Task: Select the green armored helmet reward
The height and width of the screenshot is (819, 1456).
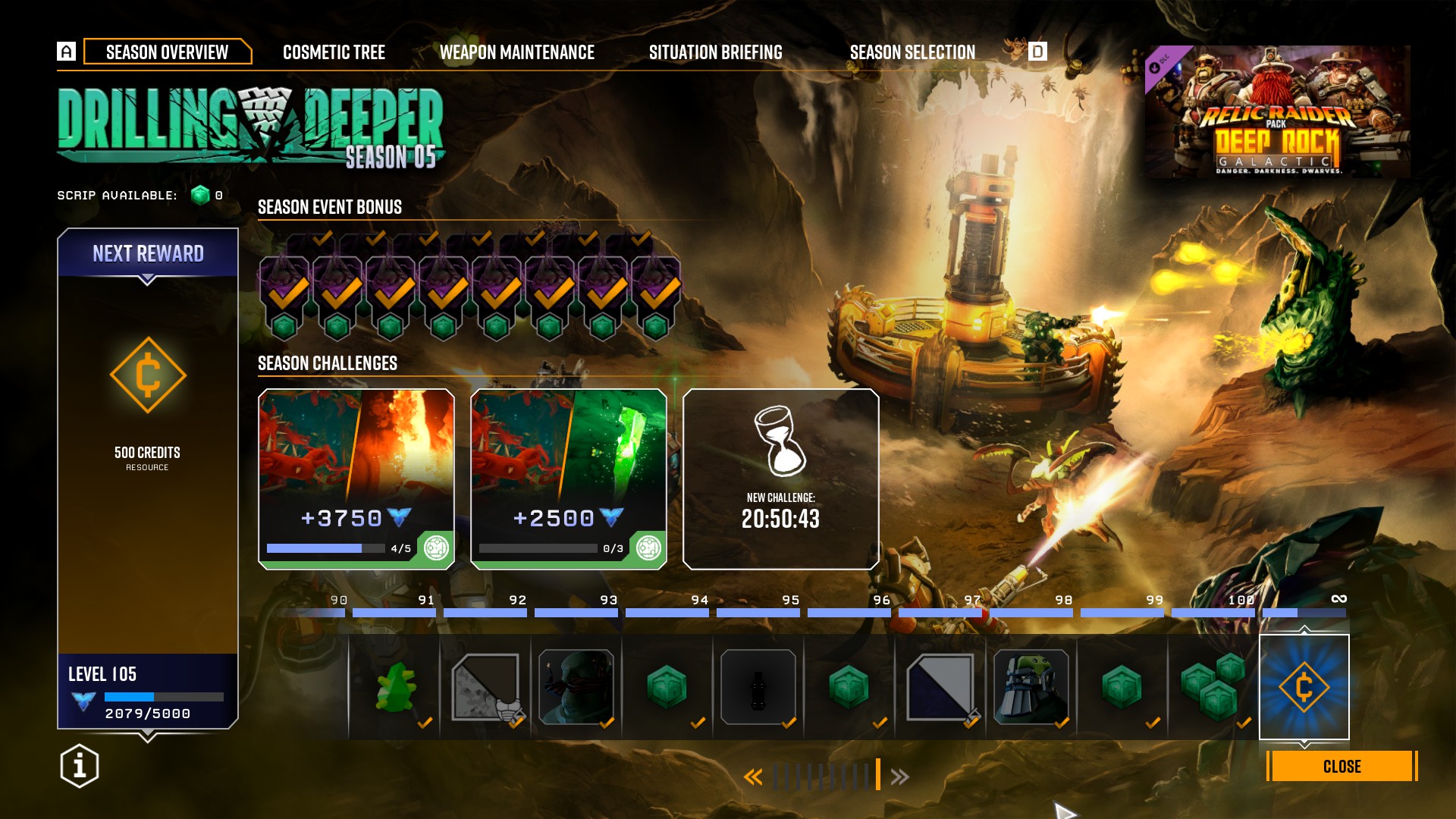Action: point(1031,687)
